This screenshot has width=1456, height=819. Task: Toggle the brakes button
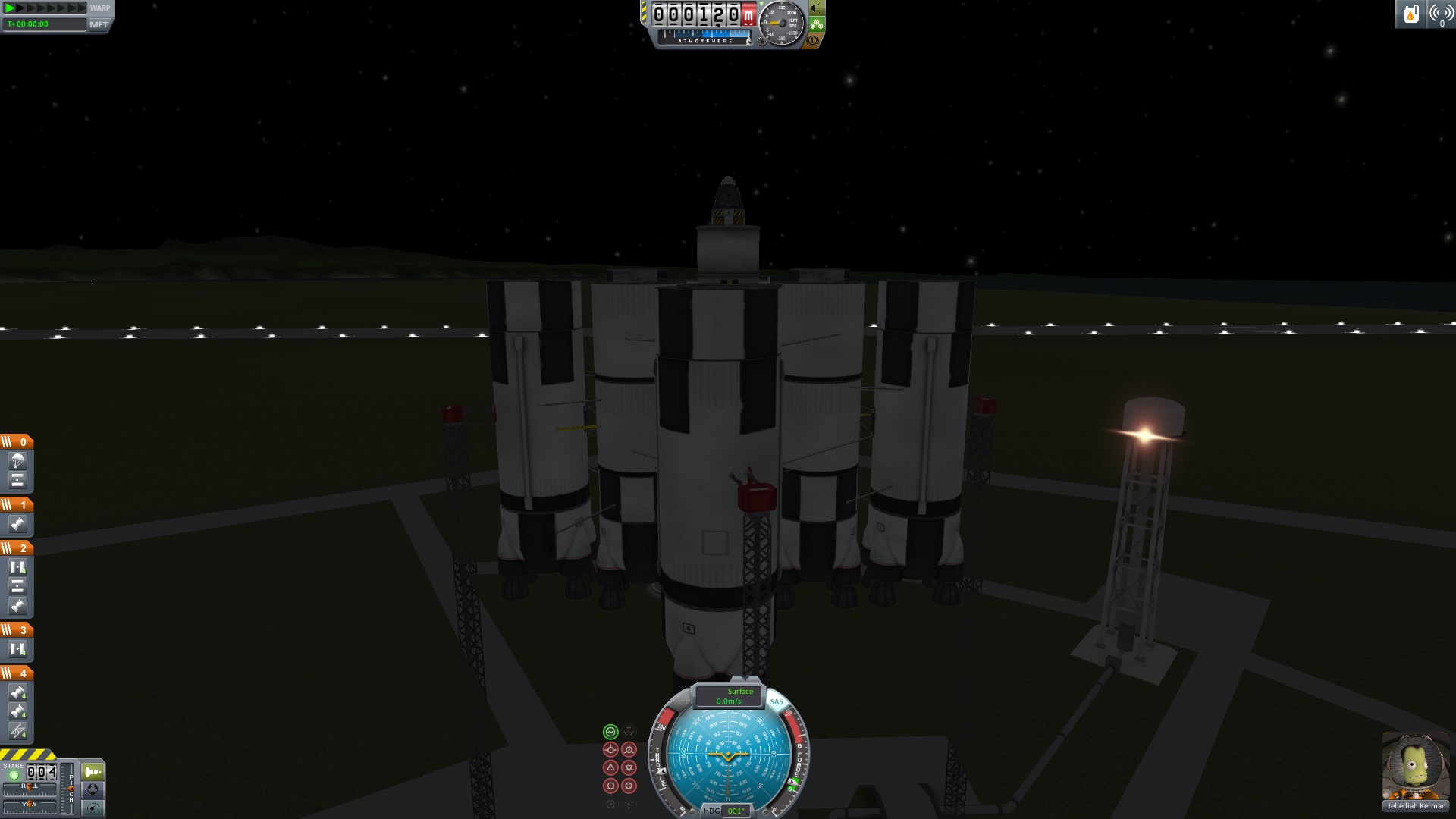point(814,39)
